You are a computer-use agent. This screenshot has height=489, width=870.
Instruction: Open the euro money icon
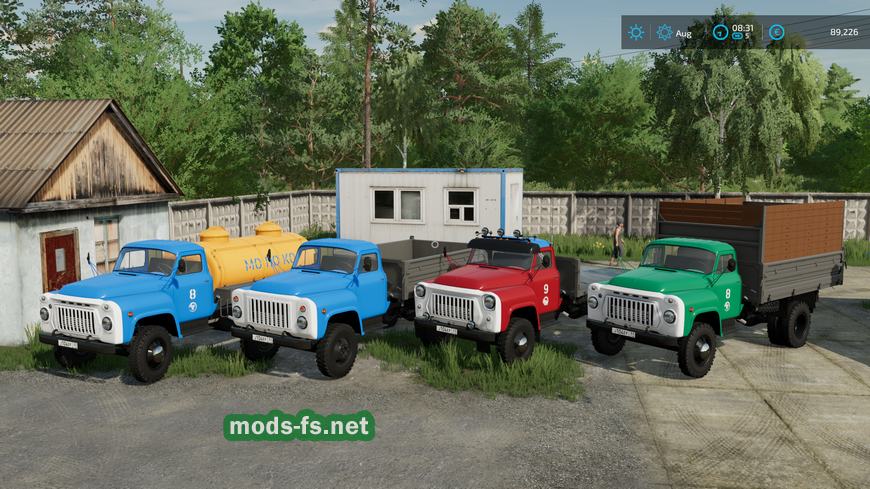[x=776, y=32]
